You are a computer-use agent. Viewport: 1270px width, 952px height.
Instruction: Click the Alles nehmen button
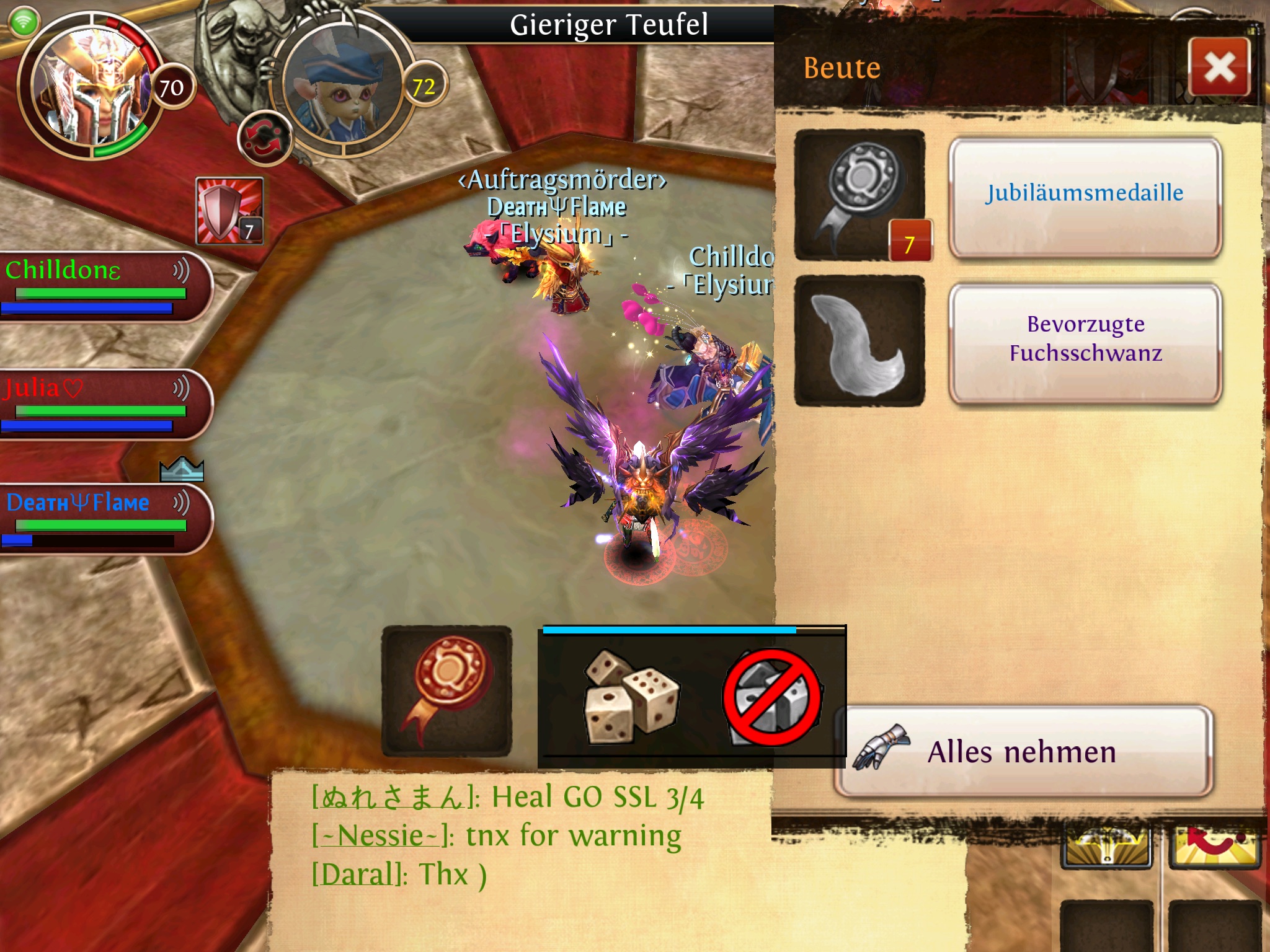click(1023, 752)
